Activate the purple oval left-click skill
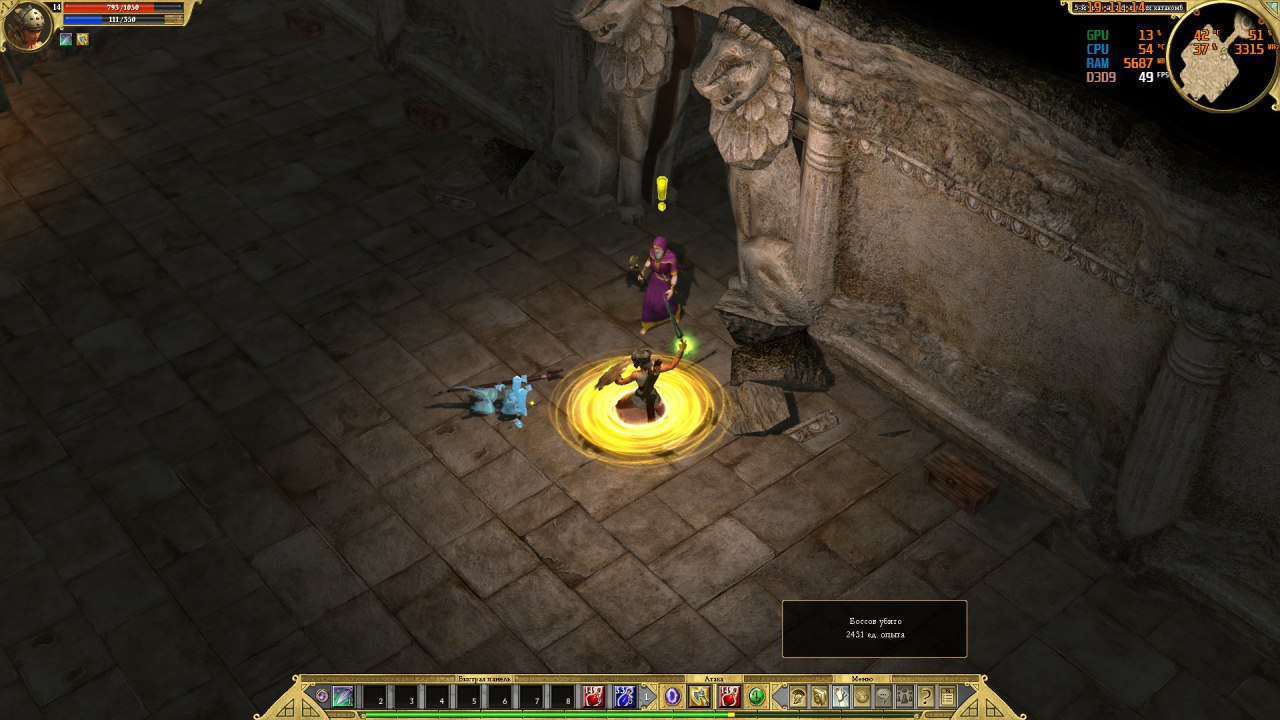The width and height of the screenshot is (1280, 720). pyautogui.click(x=672, y=697)
